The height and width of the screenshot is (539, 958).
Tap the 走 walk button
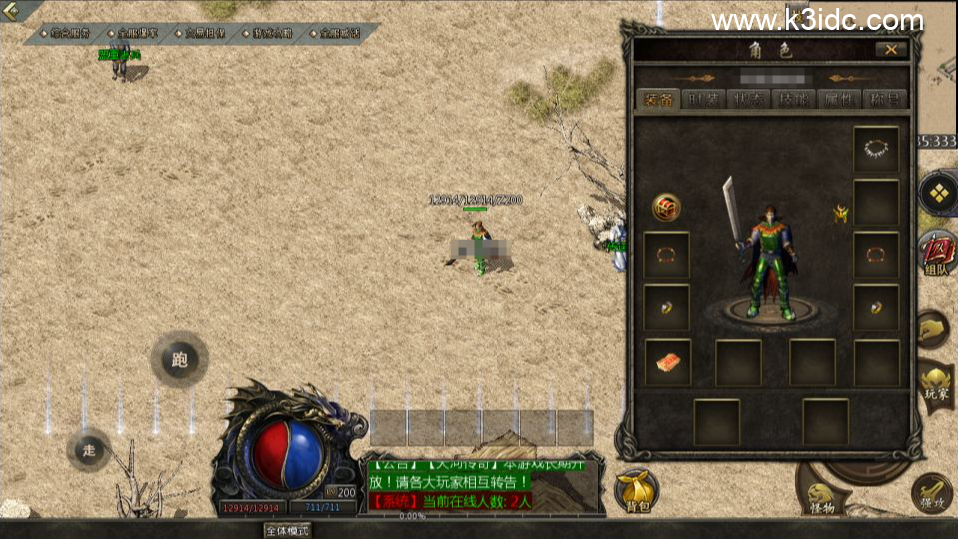[89, 450]
